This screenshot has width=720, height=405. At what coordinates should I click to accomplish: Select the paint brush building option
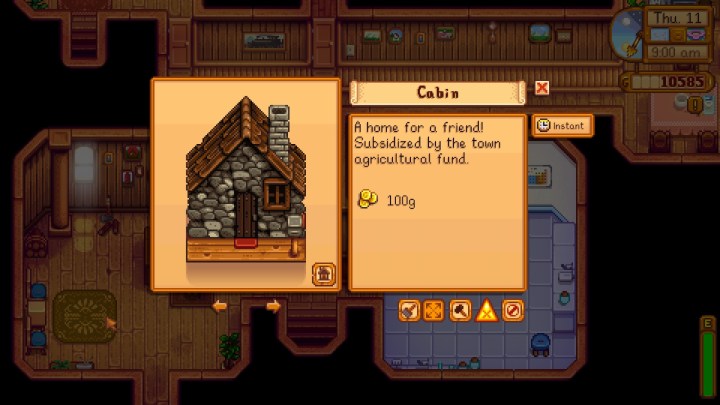[x=409, y=310]
